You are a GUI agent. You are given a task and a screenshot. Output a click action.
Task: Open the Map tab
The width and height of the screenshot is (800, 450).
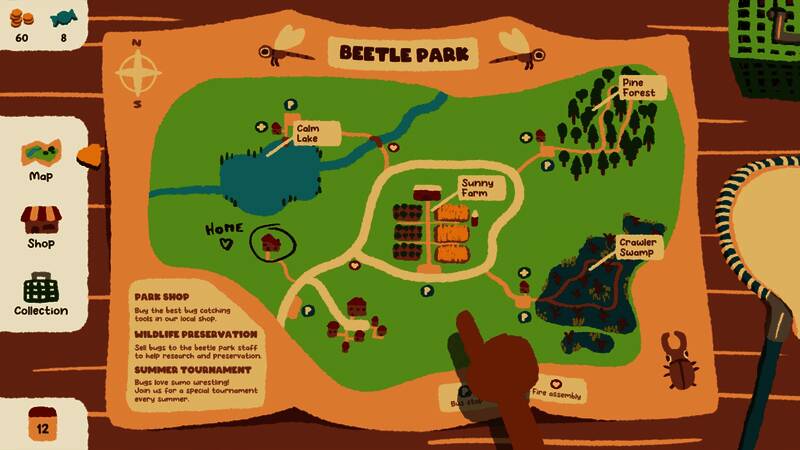[x=41, y=160]
